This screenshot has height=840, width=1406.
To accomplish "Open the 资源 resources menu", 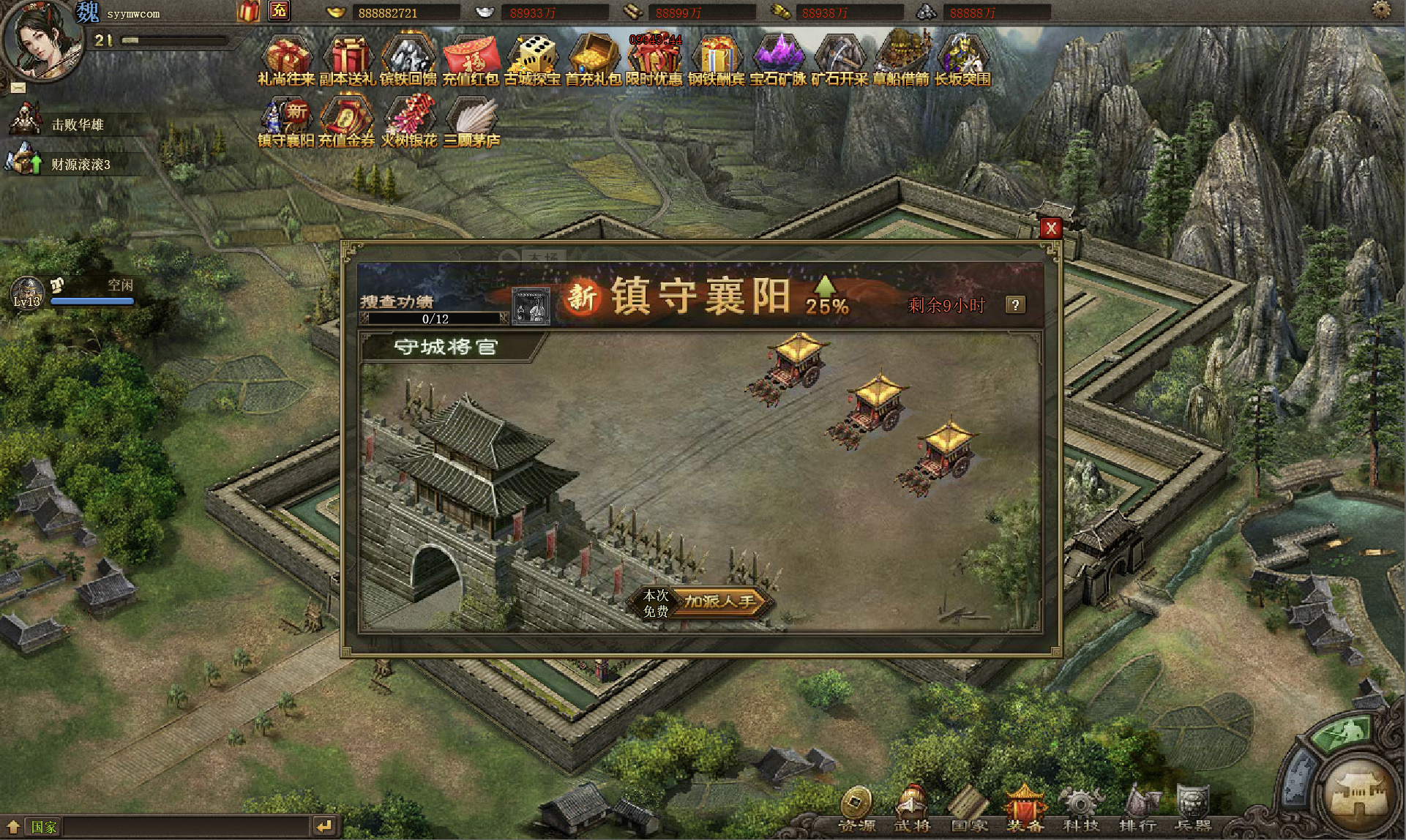I will pyautogui.click(x=856, y=809).
